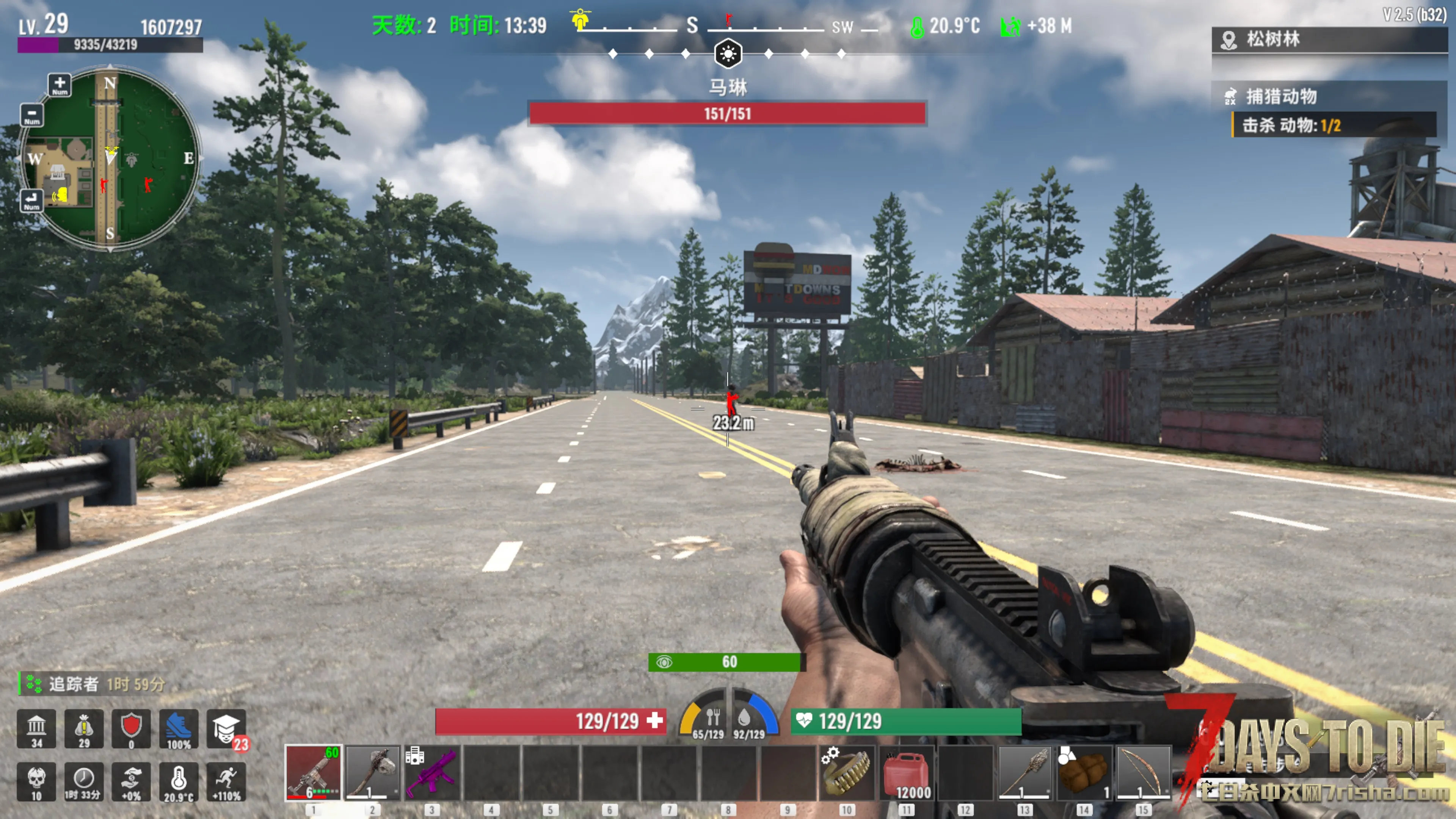Pick the red gas can slot
Viewport: 1456px width, 819px height.
906,772
